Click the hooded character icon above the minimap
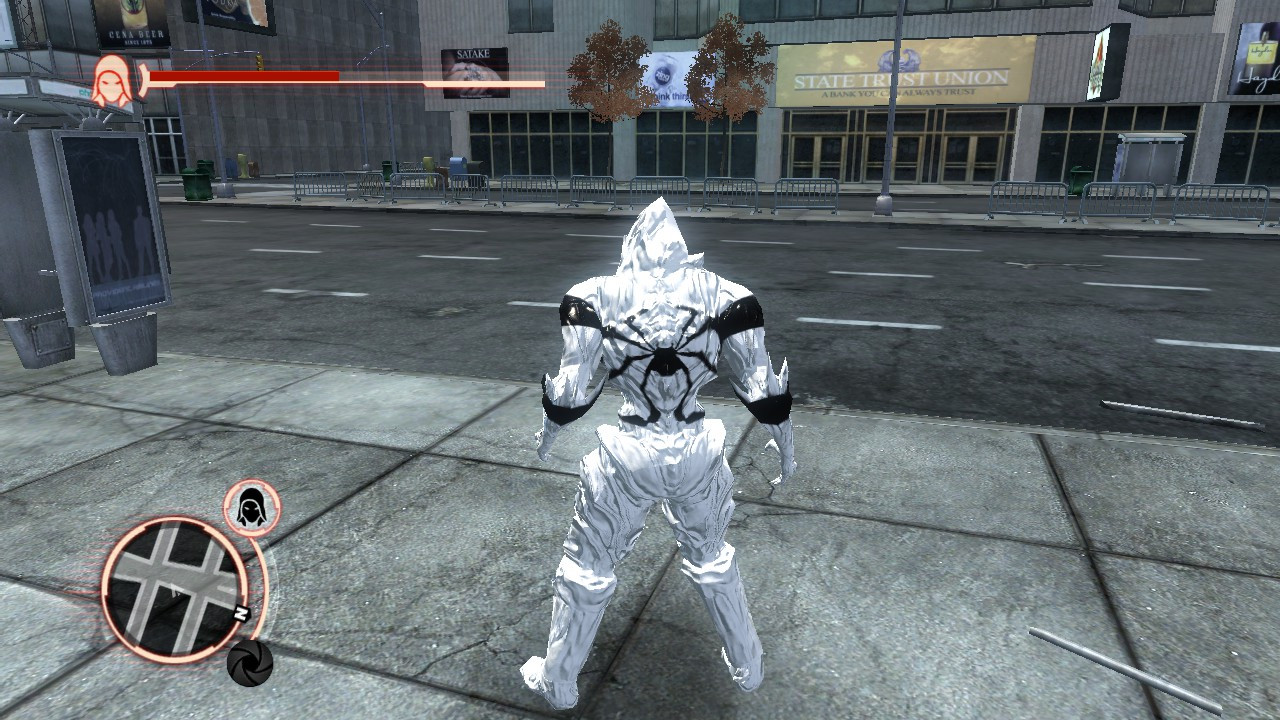Viewport: 1280px width, 720px height. [x=250, y=509]
